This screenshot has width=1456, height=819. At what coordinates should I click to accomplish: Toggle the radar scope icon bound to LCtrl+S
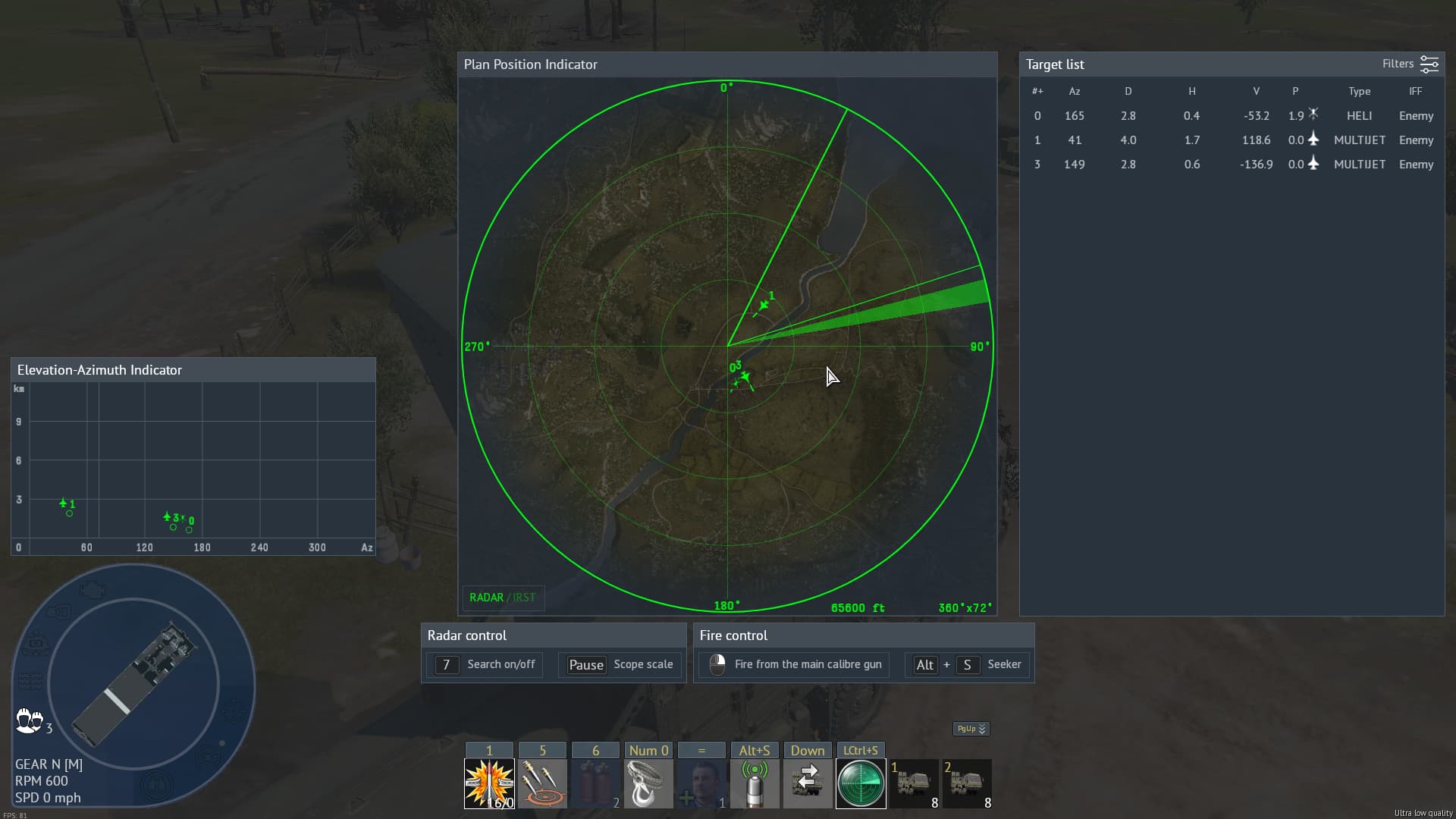pyautogui.click(x=861, y=783)
